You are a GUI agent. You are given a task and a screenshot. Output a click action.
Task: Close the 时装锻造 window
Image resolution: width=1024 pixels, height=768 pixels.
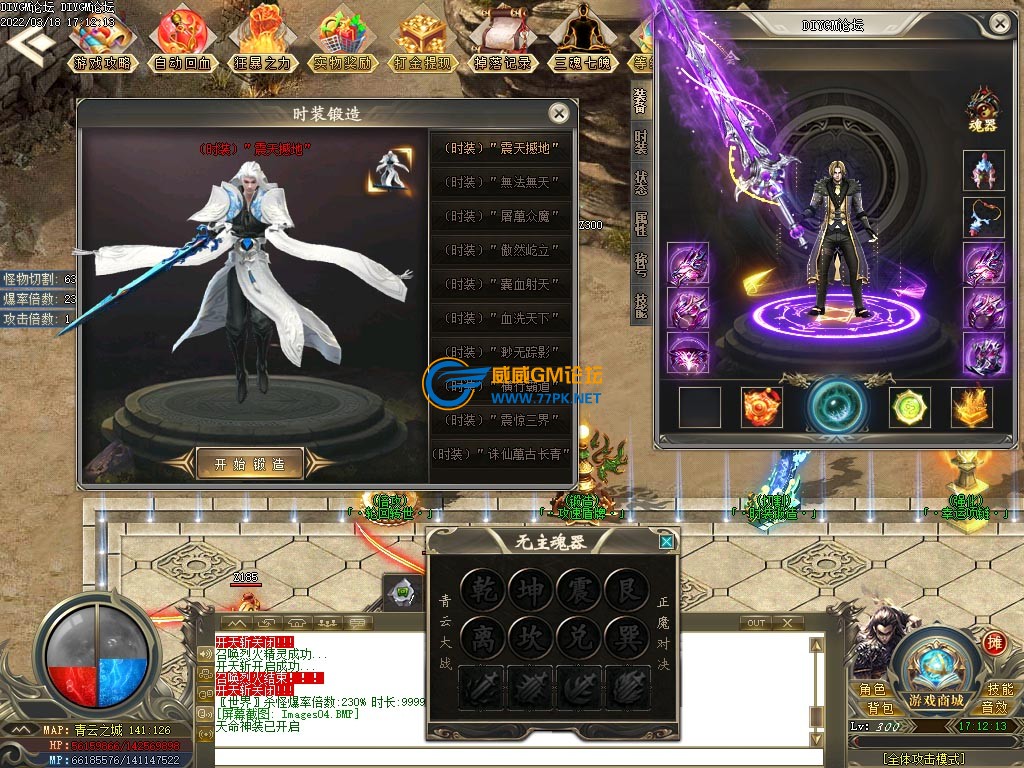click(x=559, y=113)
